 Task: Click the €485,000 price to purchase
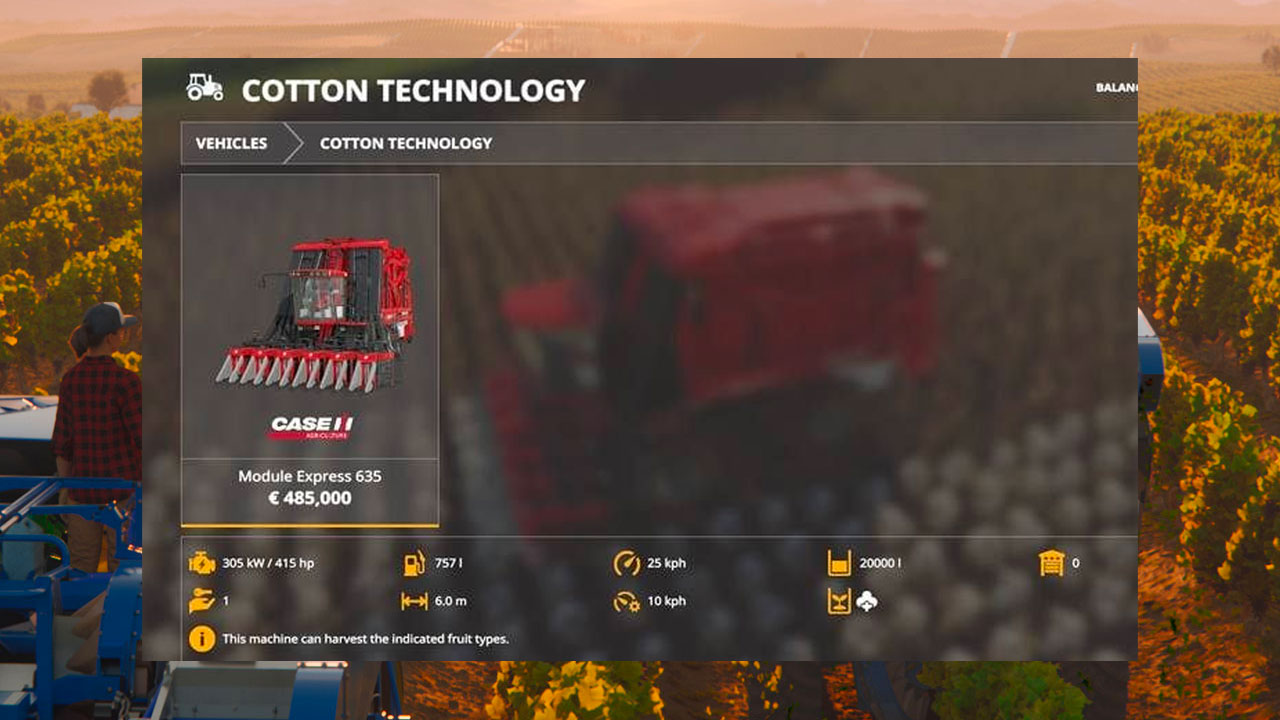pyautogui.click(x=309, y=497)
